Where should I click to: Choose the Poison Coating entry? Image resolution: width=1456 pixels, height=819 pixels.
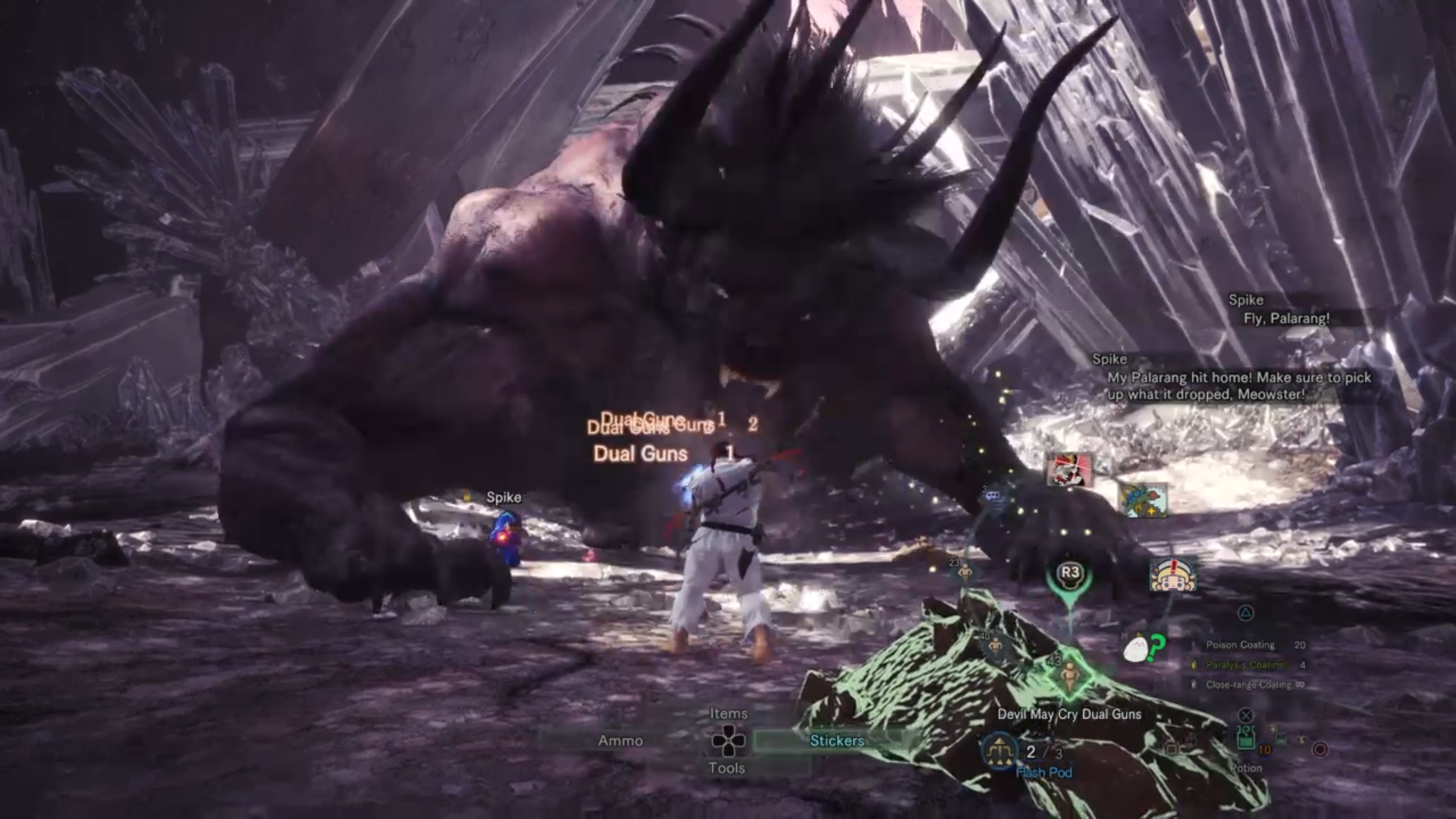coord(1241,645)
